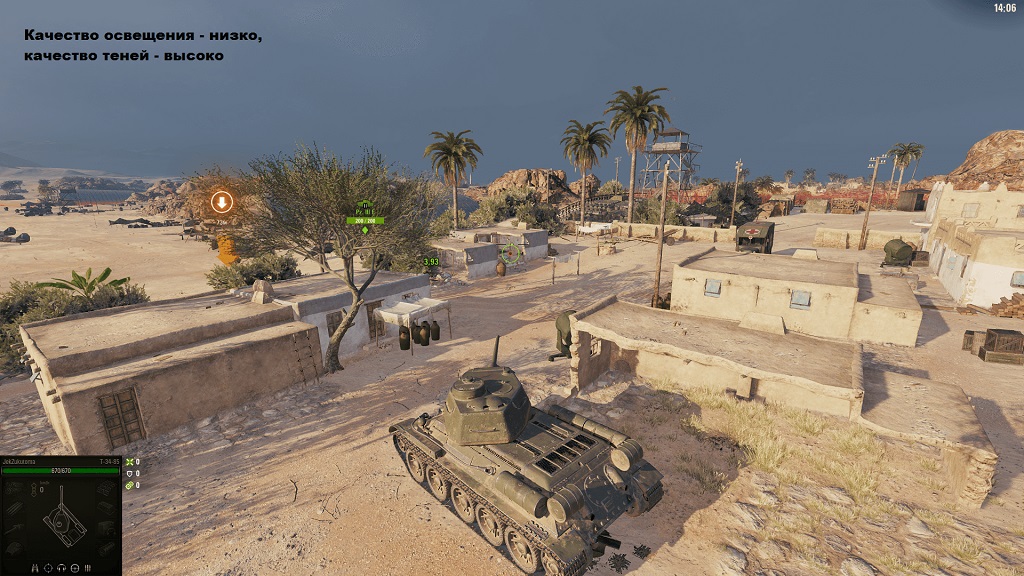Select the gun barrel module icon

pyautogui.click(x=16, y=529)
